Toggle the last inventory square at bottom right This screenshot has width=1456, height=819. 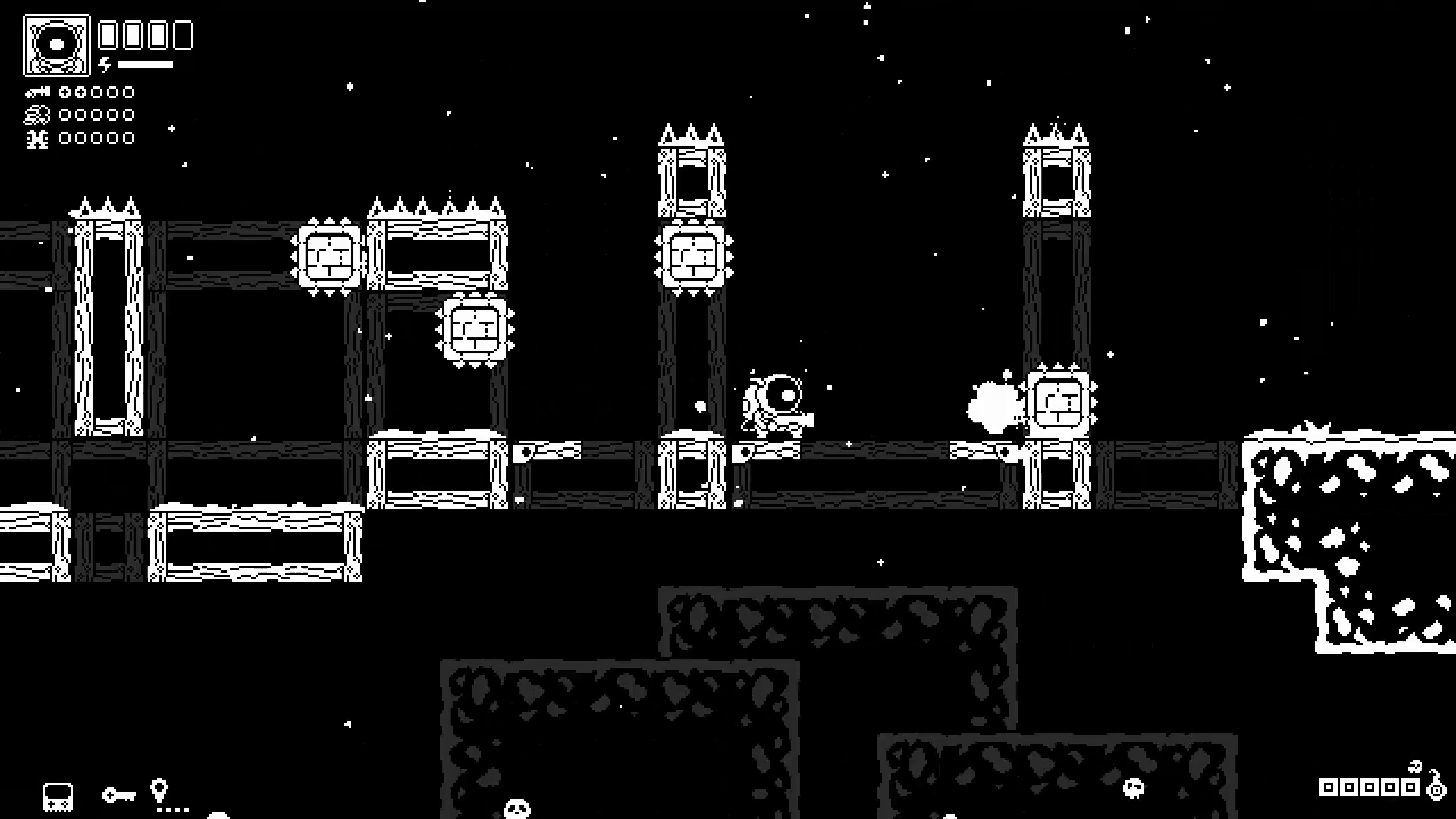[x=1410, y=787]
